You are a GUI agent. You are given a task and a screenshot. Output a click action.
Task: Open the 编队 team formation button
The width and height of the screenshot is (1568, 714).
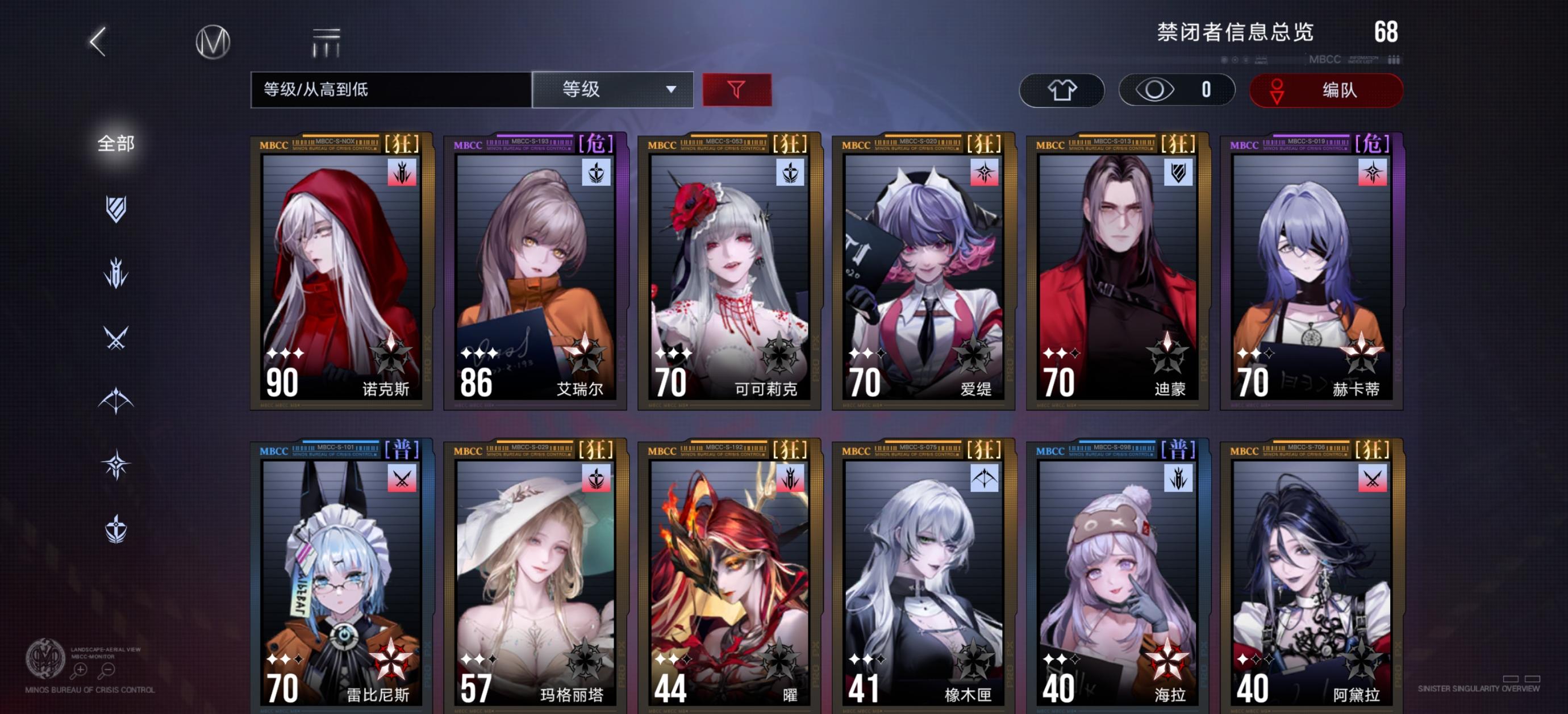pos(1326,90)
